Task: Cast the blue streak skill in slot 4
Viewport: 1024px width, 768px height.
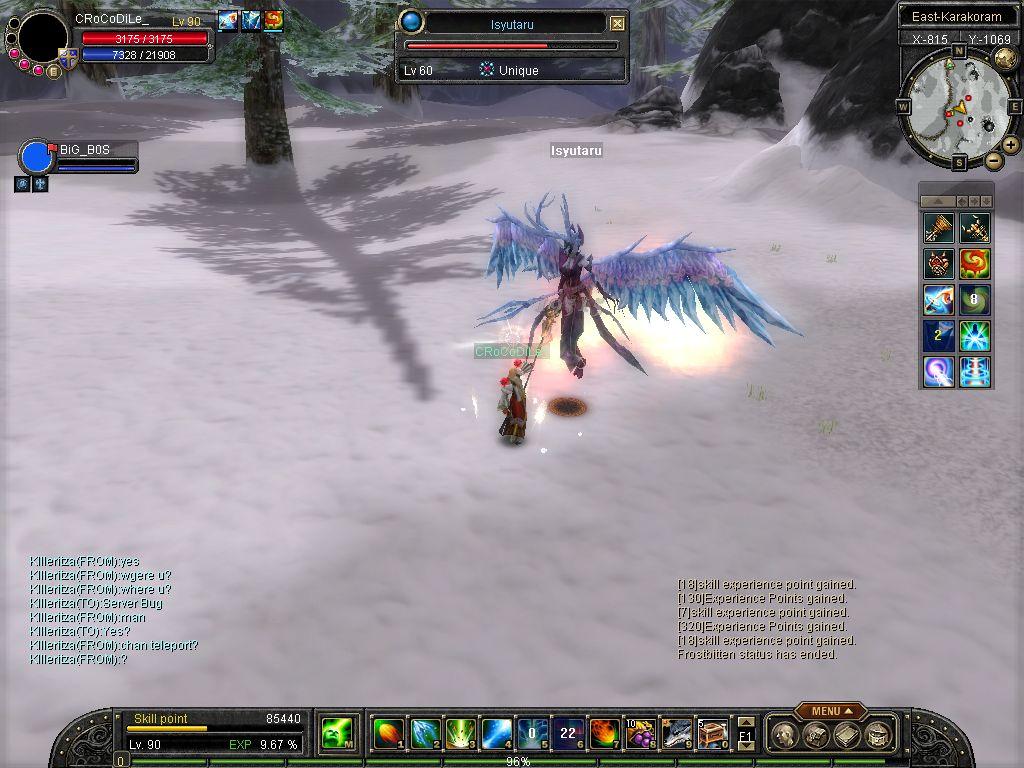Action: 496,734
